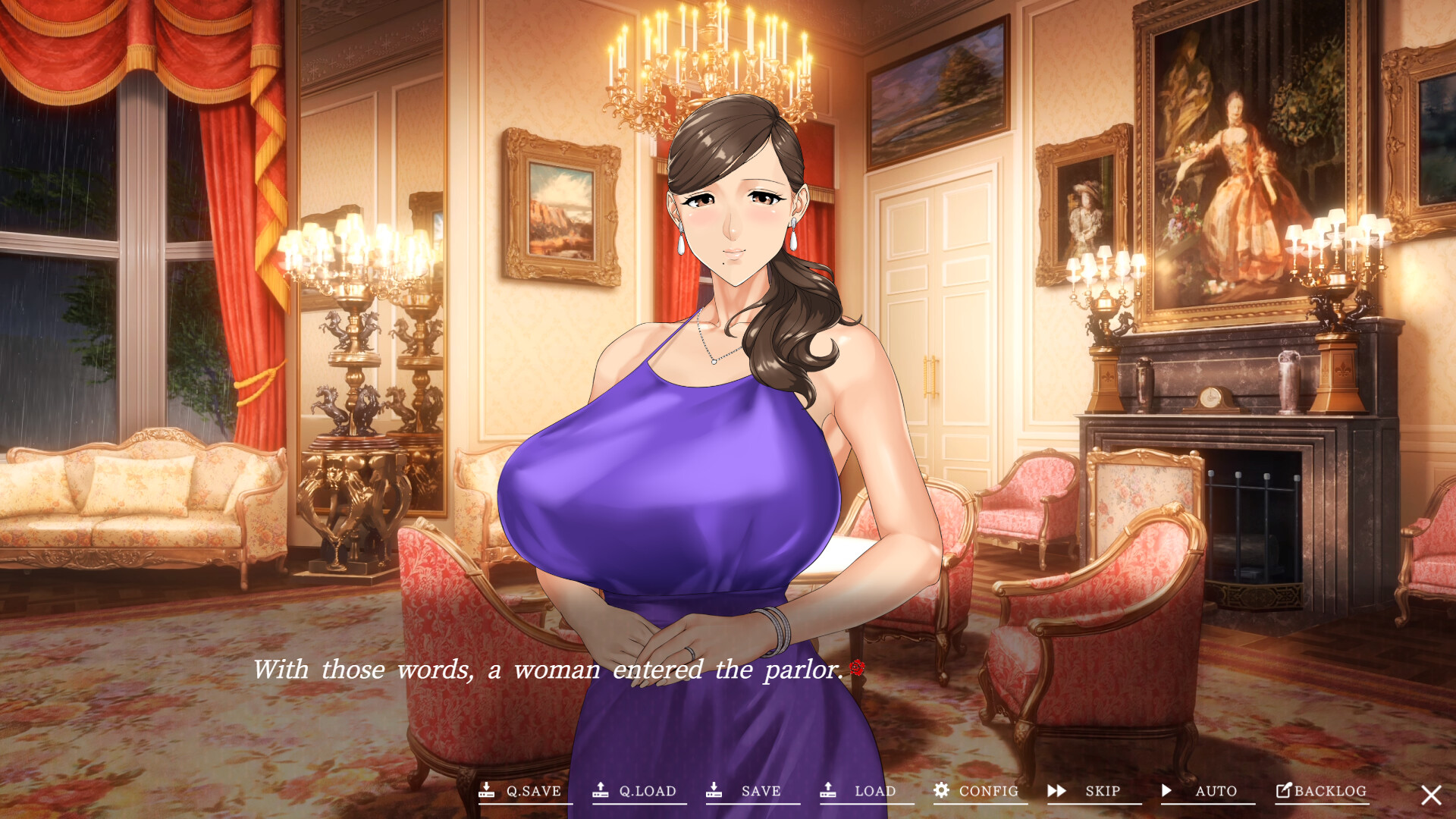Quick-save the game with Q.SAVE
1456x819 pixels.
pyautogui.click(x=533, y=791)
